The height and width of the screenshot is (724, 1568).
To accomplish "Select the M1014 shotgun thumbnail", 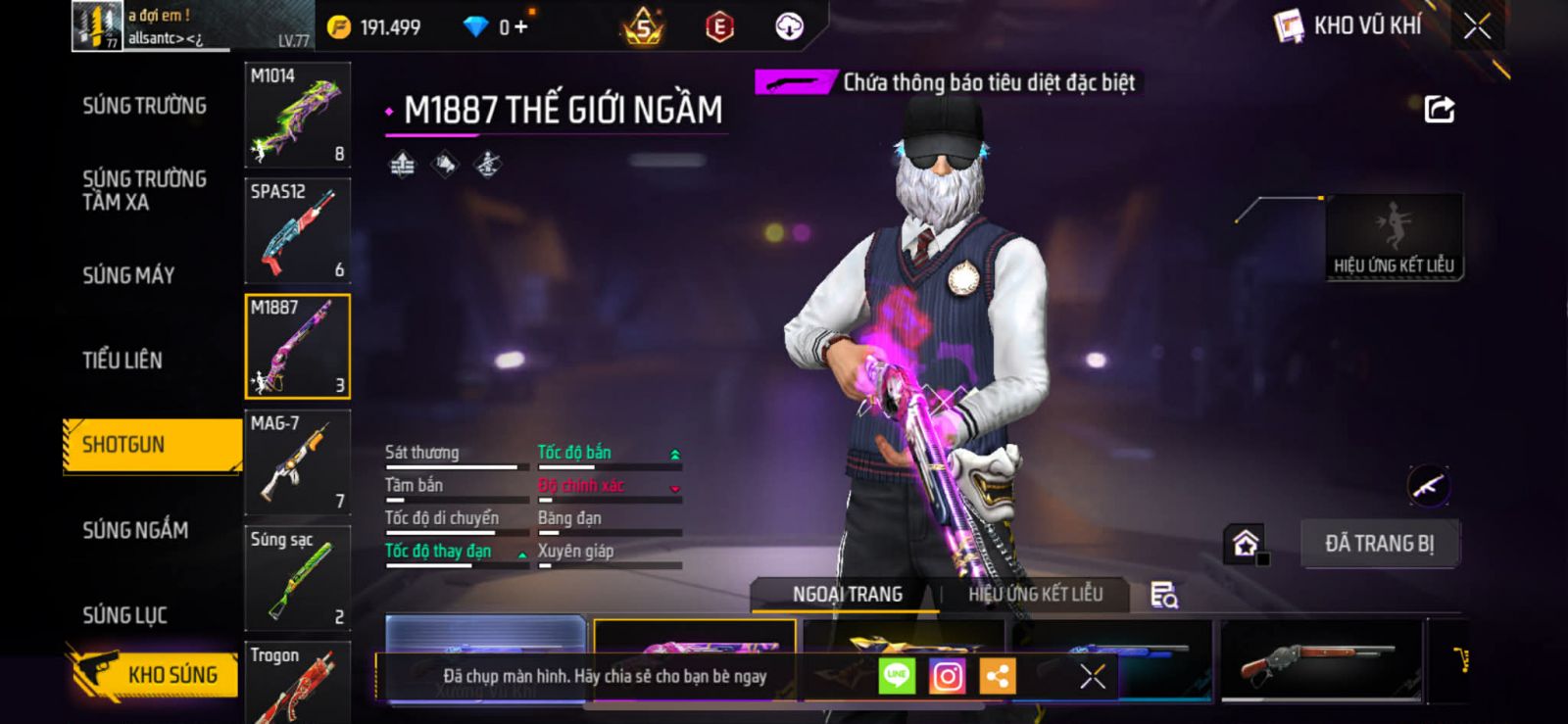I will [x=297, y=116].
